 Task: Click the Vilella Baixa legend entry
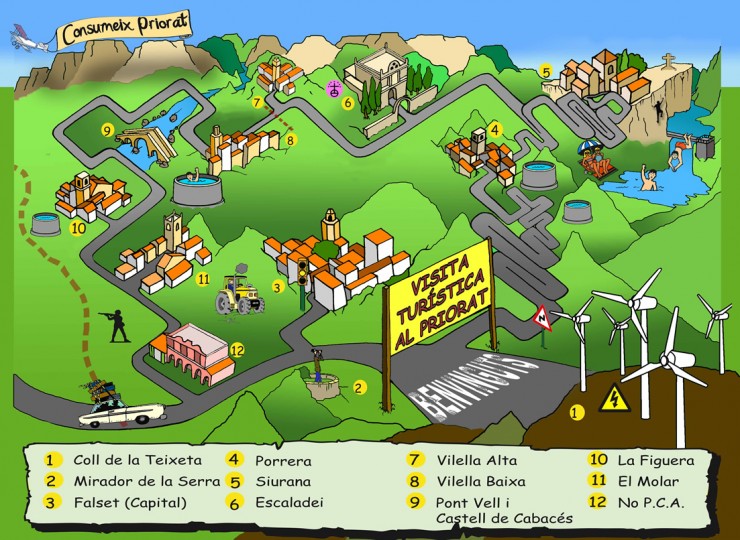pyautogui.click(x=479, y=482)
